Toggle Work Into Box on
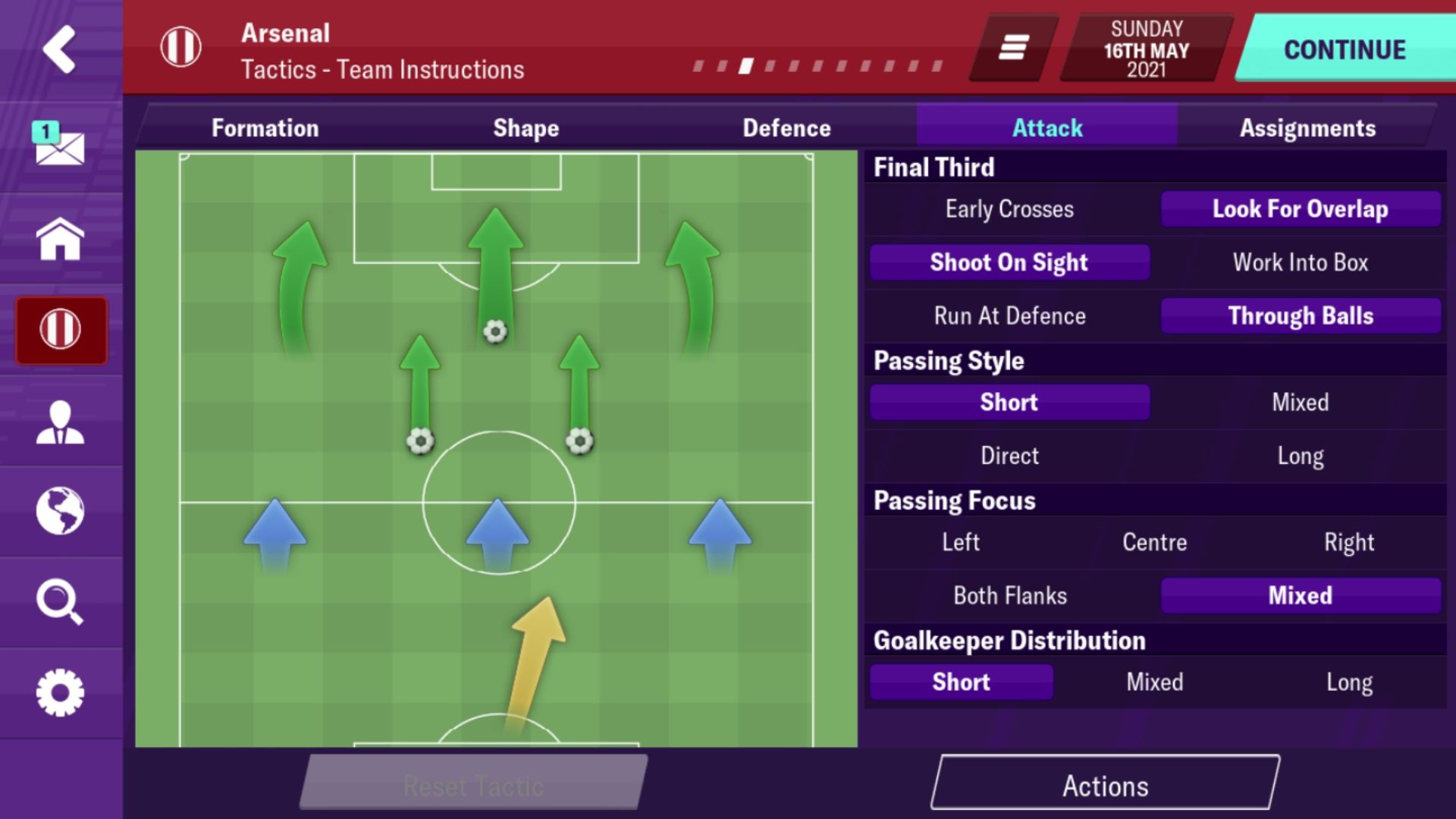This screenshot has width=1456, height=819. [1300, 262]
